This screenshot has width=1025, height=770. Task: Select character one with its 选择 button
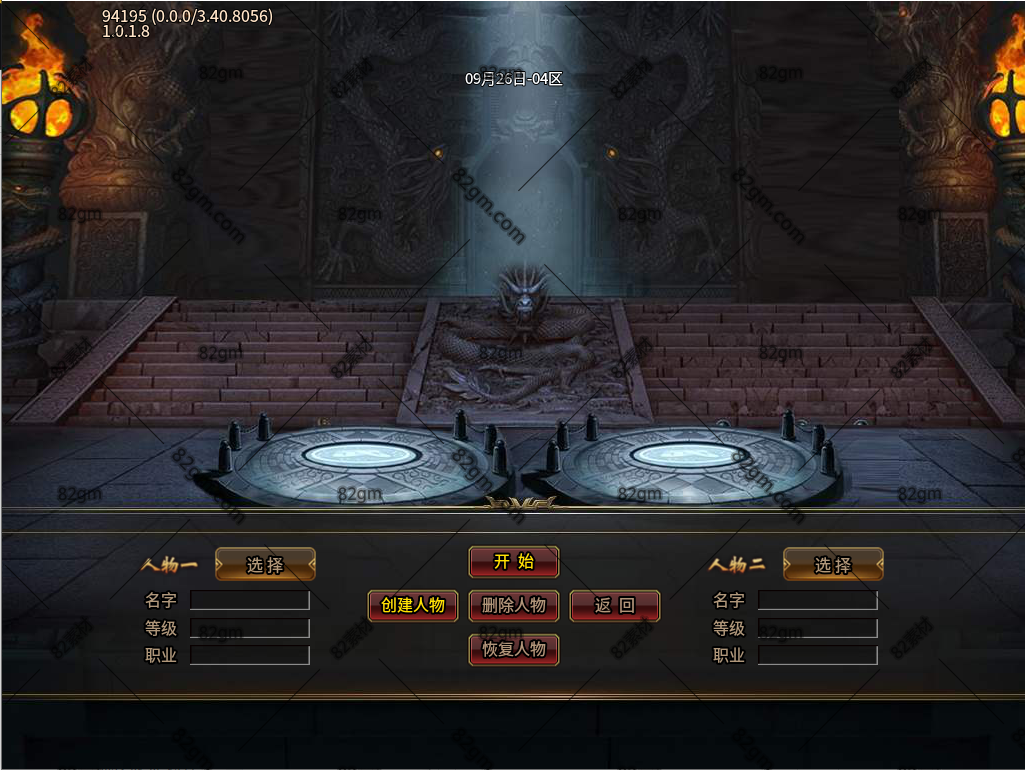coord(265,565)
